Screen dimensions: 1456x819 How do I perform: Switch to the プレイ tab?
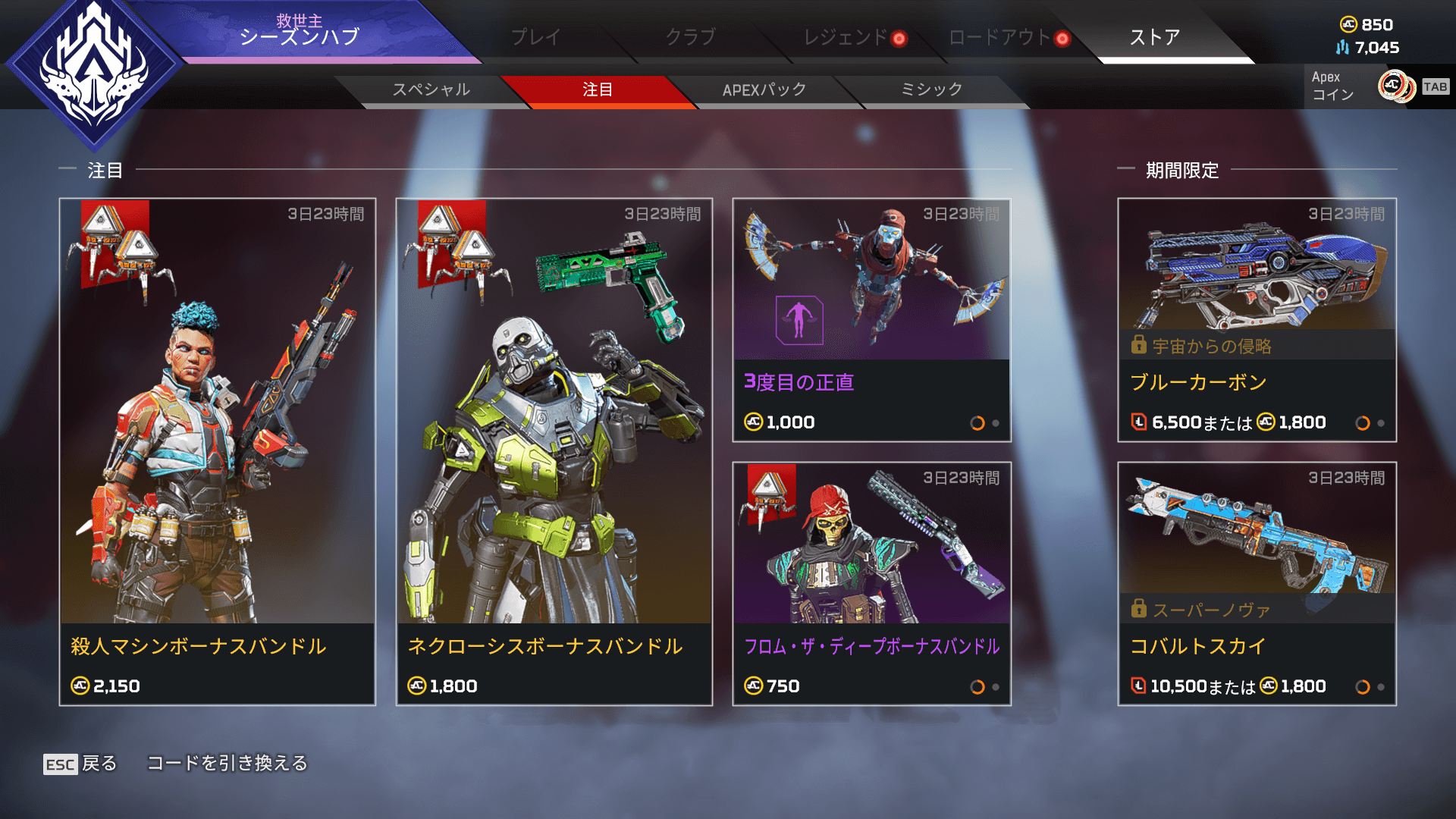click(535, 36)
